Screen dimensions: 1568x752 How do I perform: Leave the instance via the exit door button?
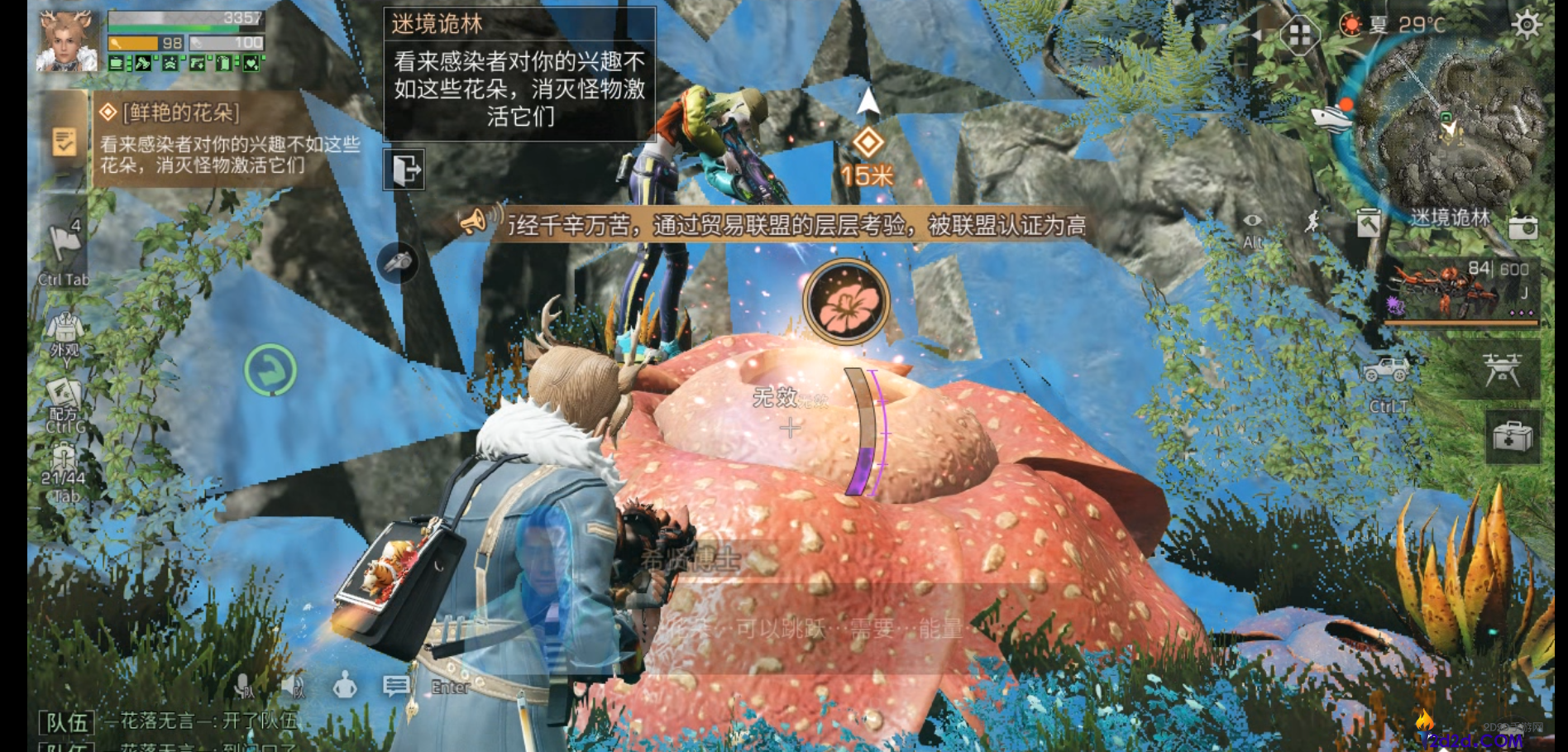pos(404,170)
